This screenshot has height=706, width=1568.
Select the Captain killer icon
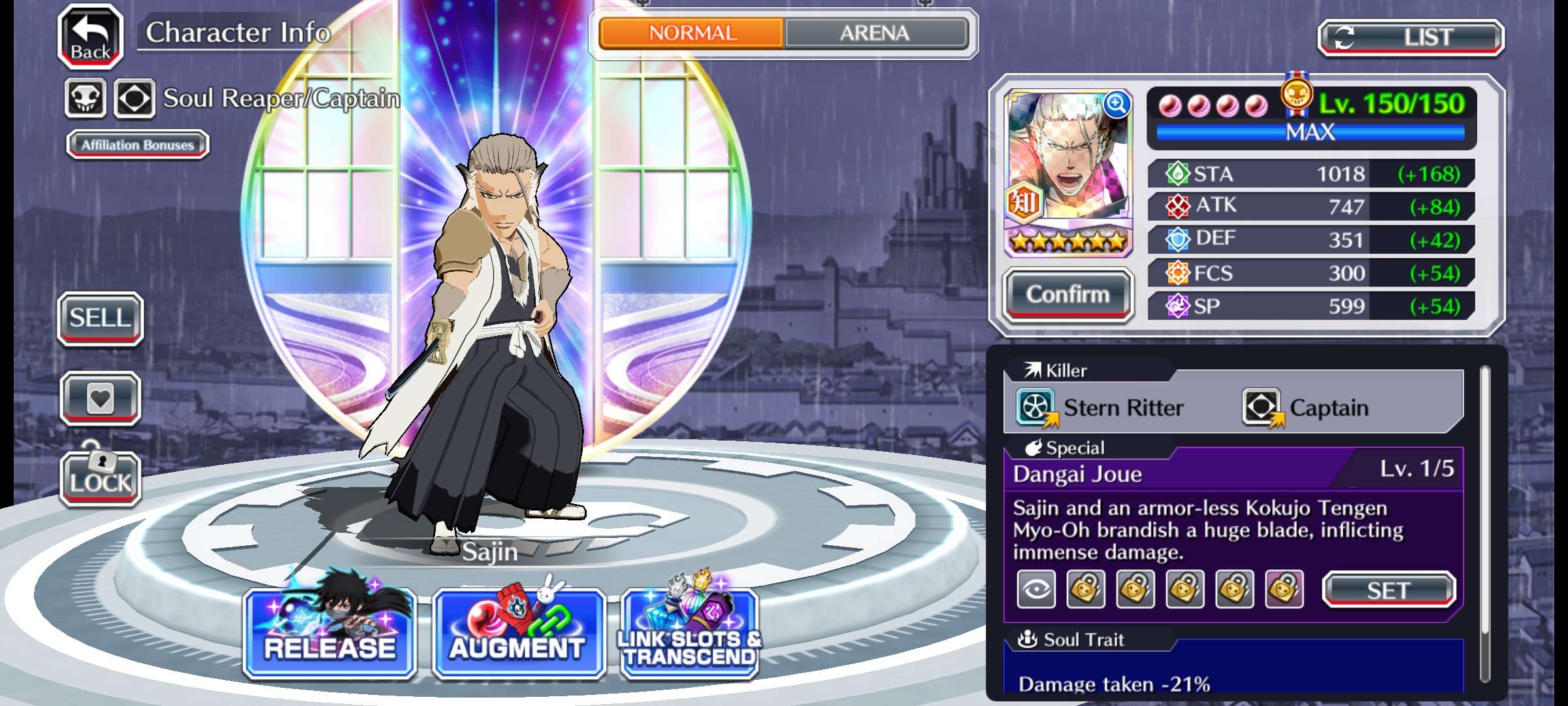[x=1262, y=407]
